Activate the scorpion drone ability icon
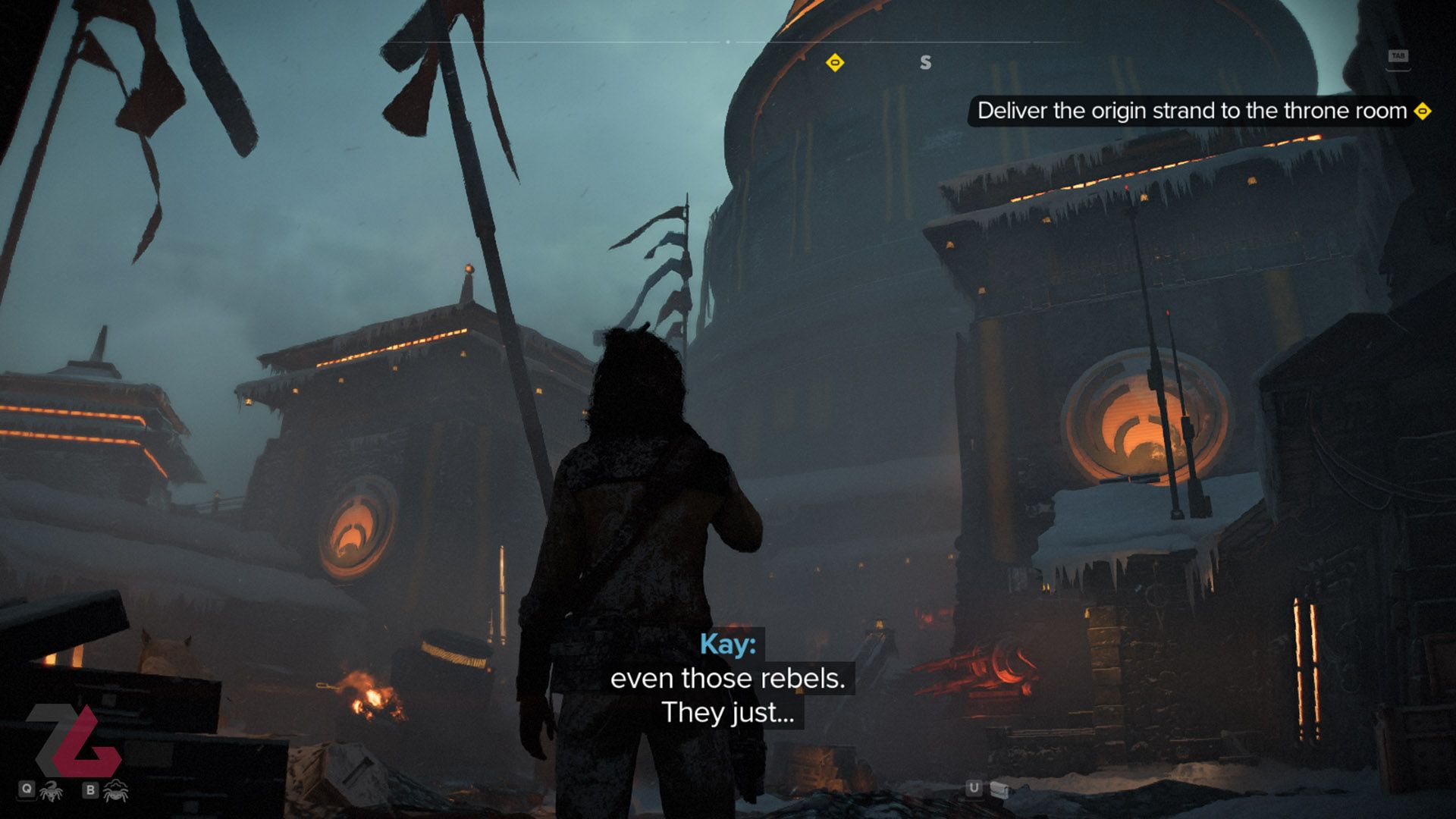 (x=52, y=791)
